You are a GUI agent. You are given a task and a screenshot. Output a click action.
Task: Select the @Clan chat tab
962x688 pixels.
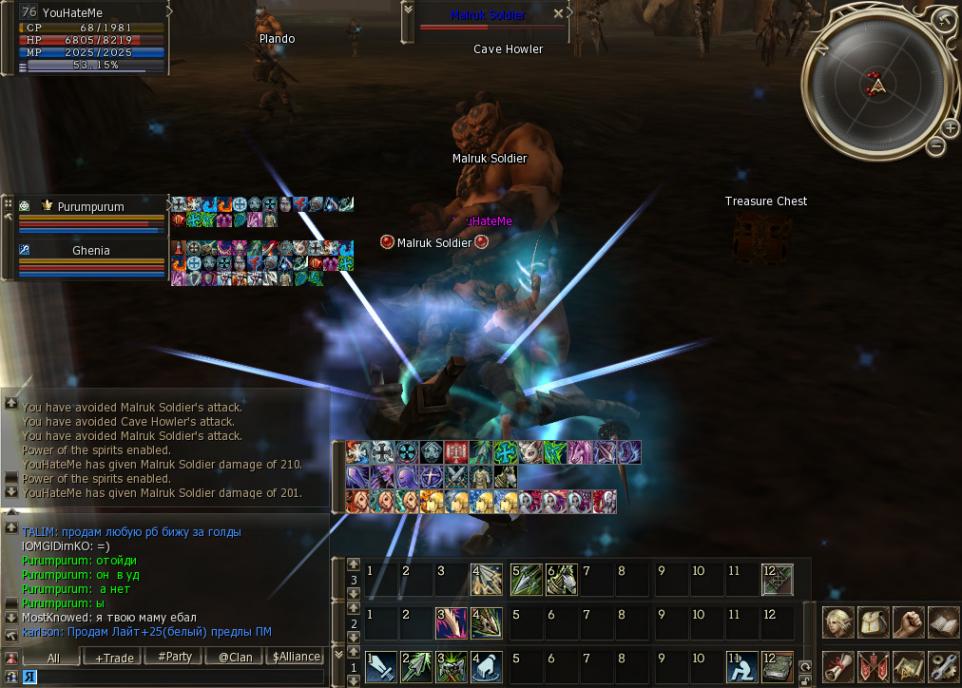click(235, 657)
